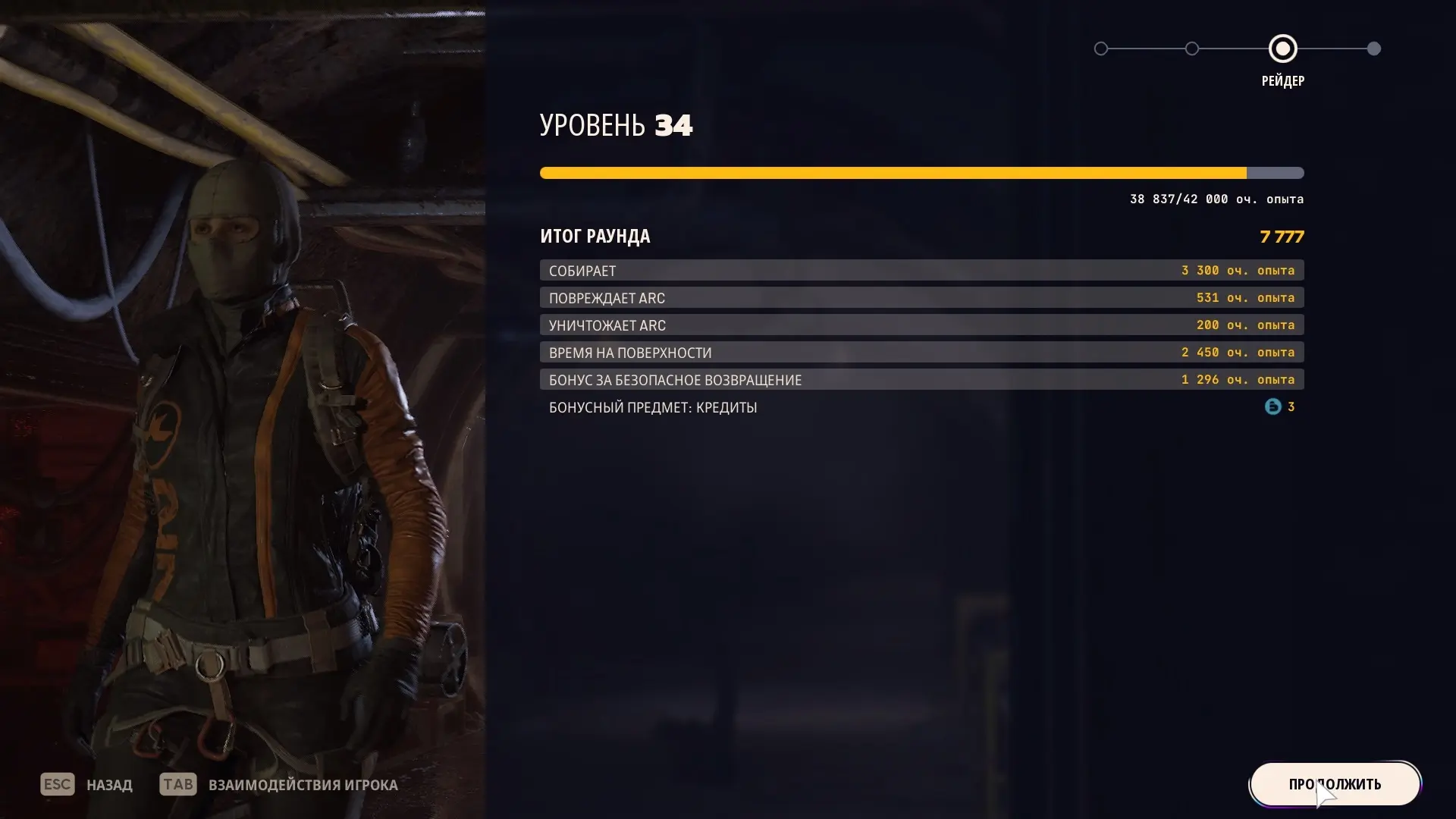Select the highlighted РЕЙДЕР step marker

(1282, 49)
